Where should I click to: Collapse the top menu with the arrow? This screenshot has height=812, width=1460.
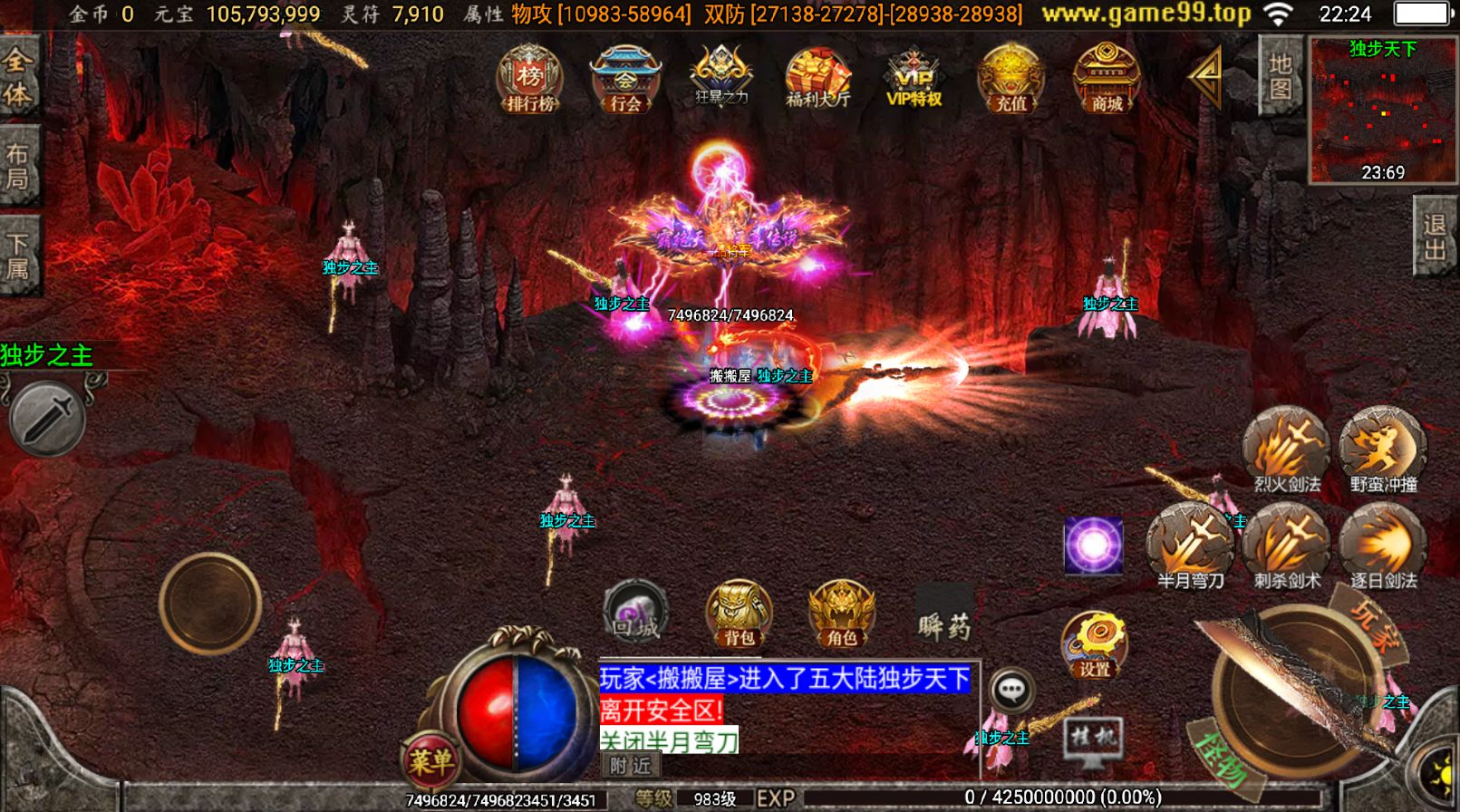[1207, 79]
